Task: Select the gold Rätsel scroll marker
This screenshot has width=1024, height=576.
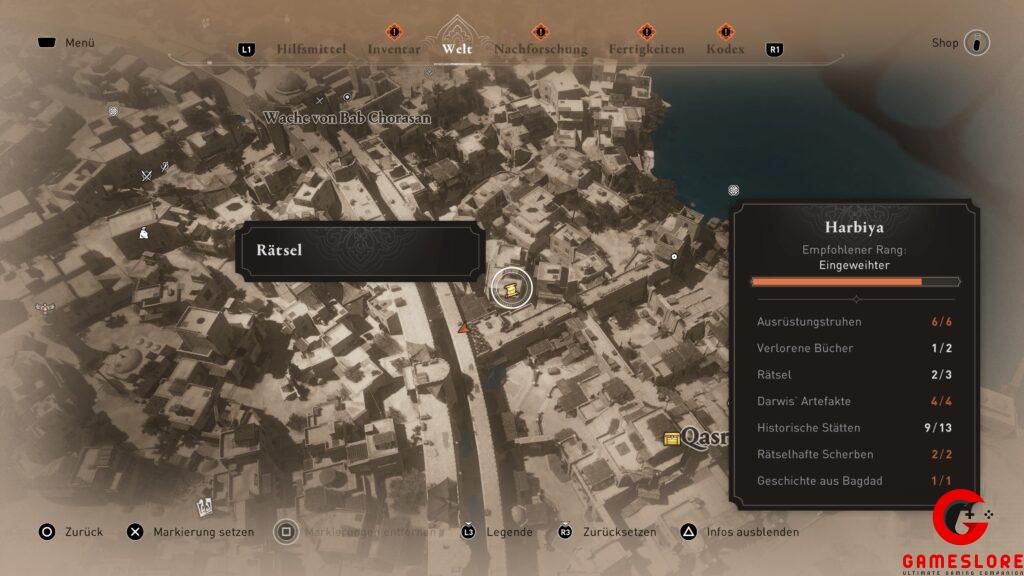Action: (511, 288)
